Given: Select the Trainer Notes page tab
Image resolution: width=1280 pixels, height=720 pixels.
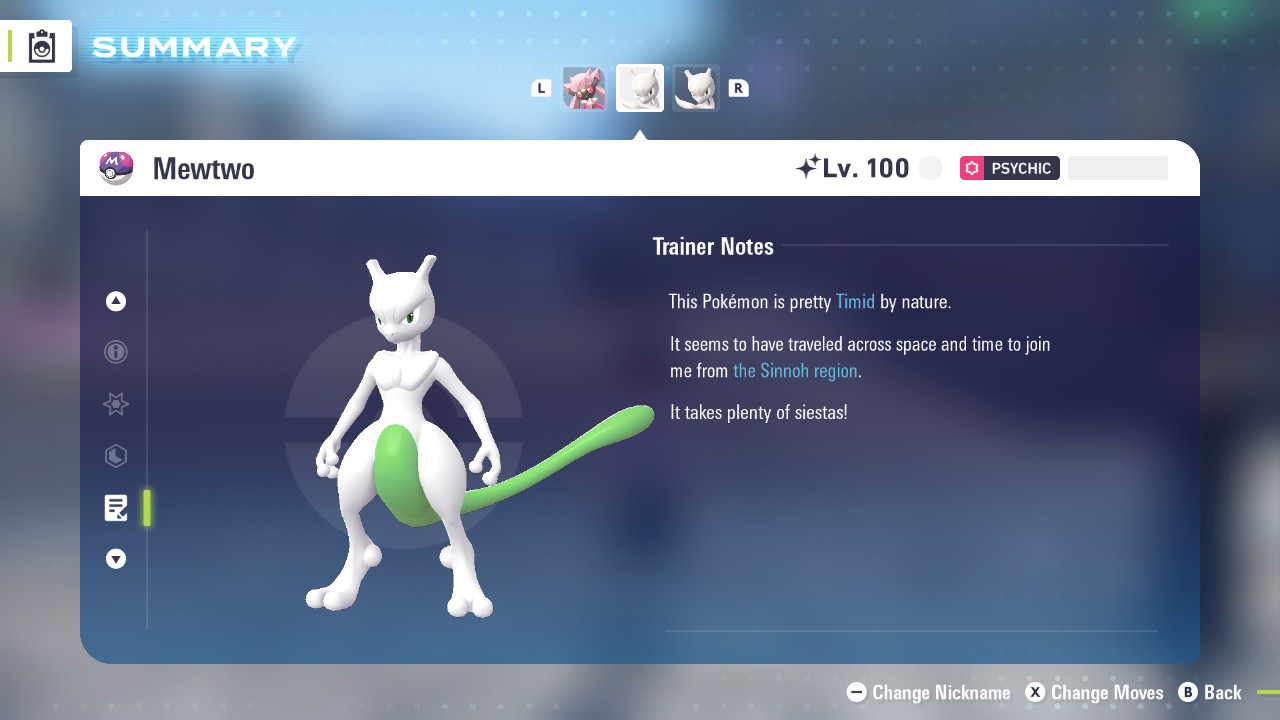Looking at the screenshot, I should 116,508.
